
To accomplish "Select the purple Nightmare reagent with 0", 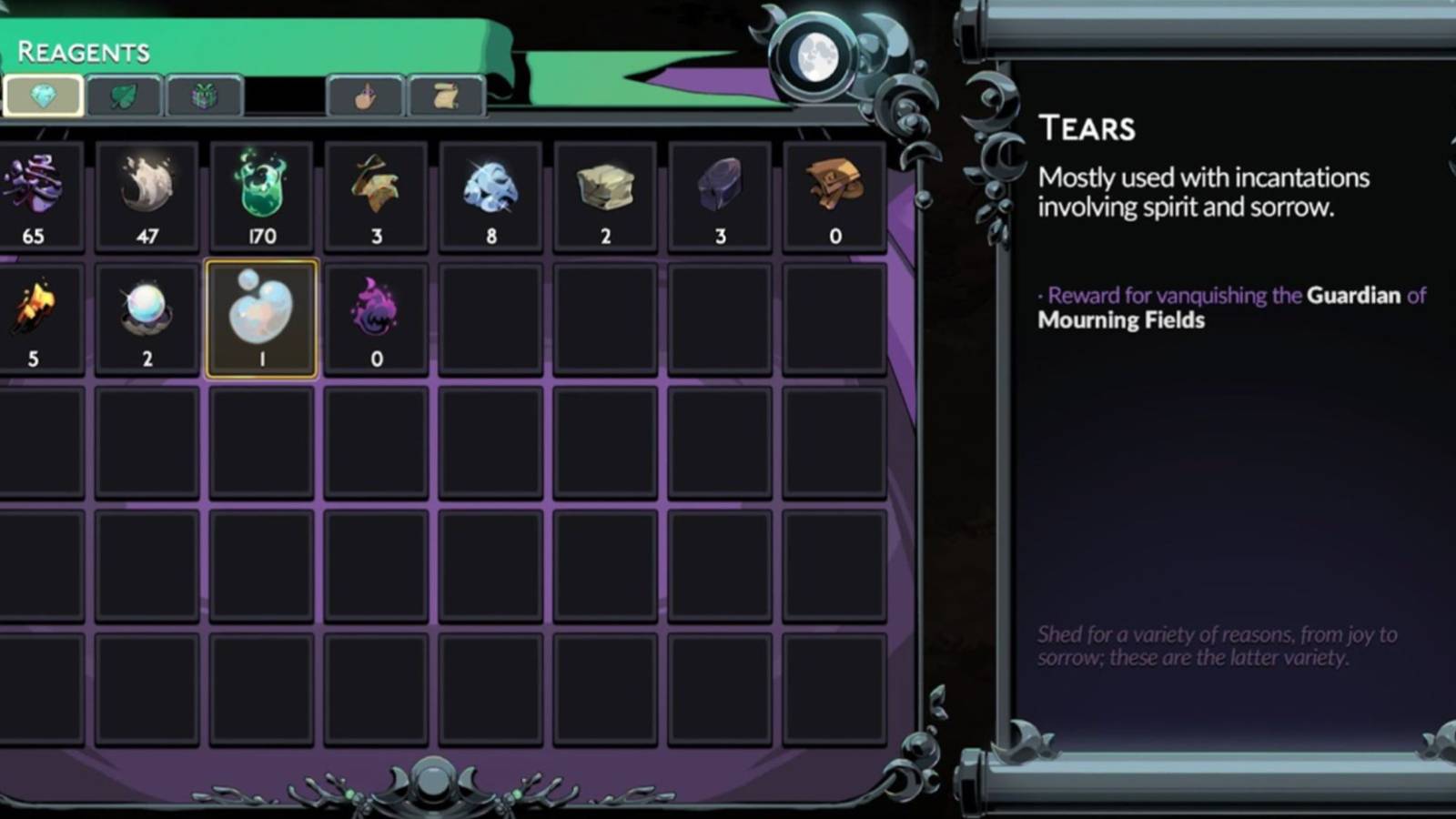I will coord(377,314).
